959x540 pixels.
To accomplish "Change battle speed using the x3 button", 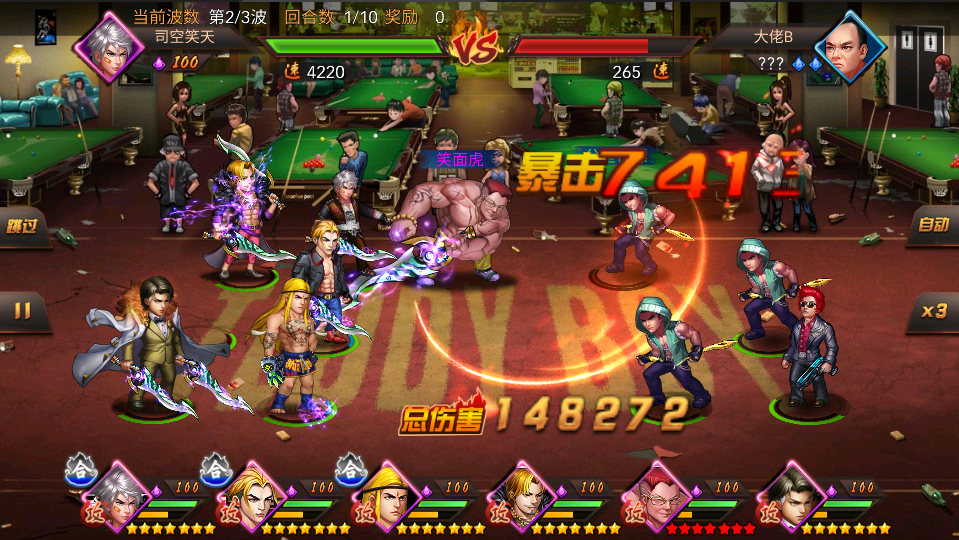I will tap(933, 311).
